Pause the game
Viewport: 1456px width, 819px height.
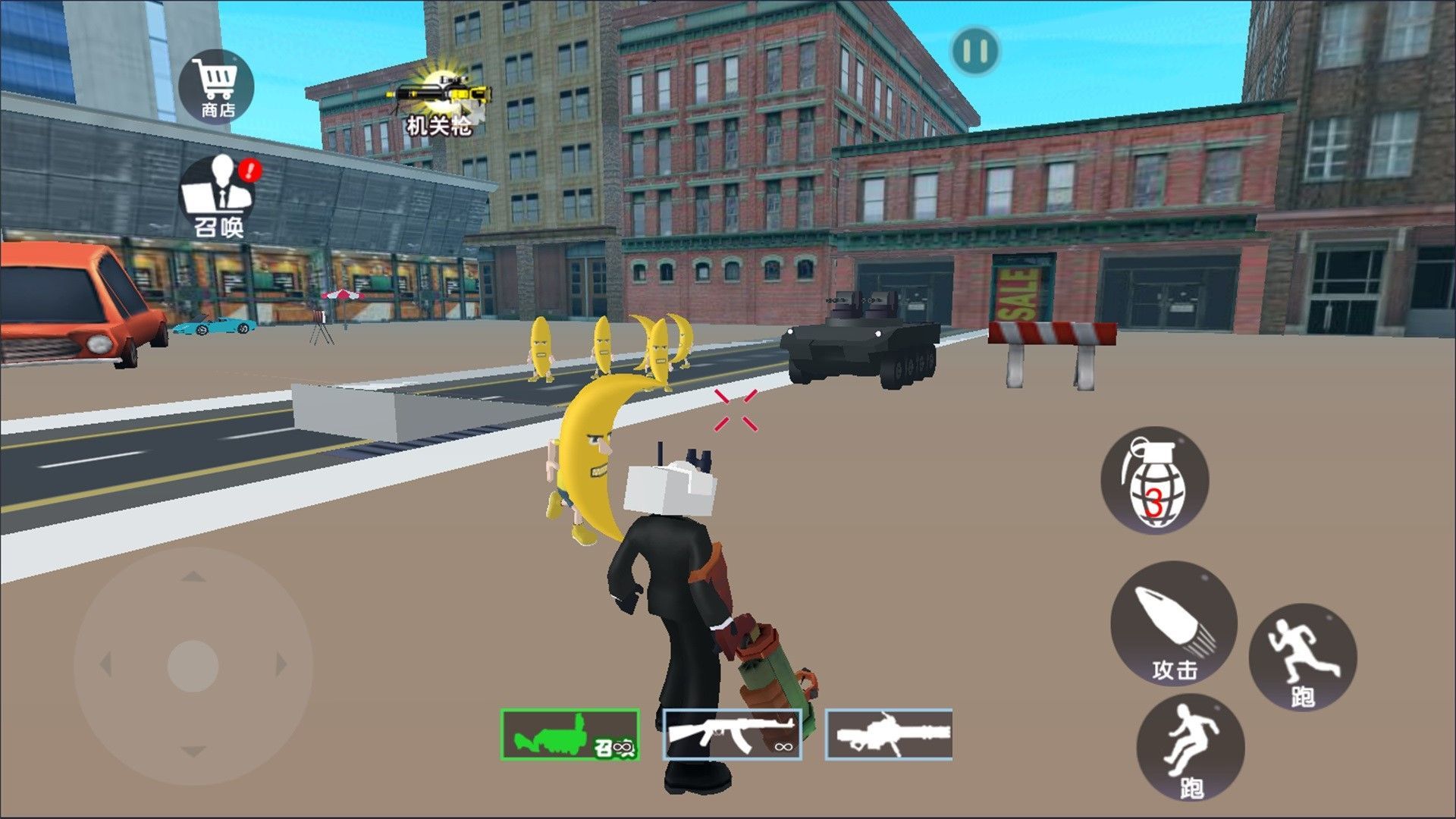(975, 52)
